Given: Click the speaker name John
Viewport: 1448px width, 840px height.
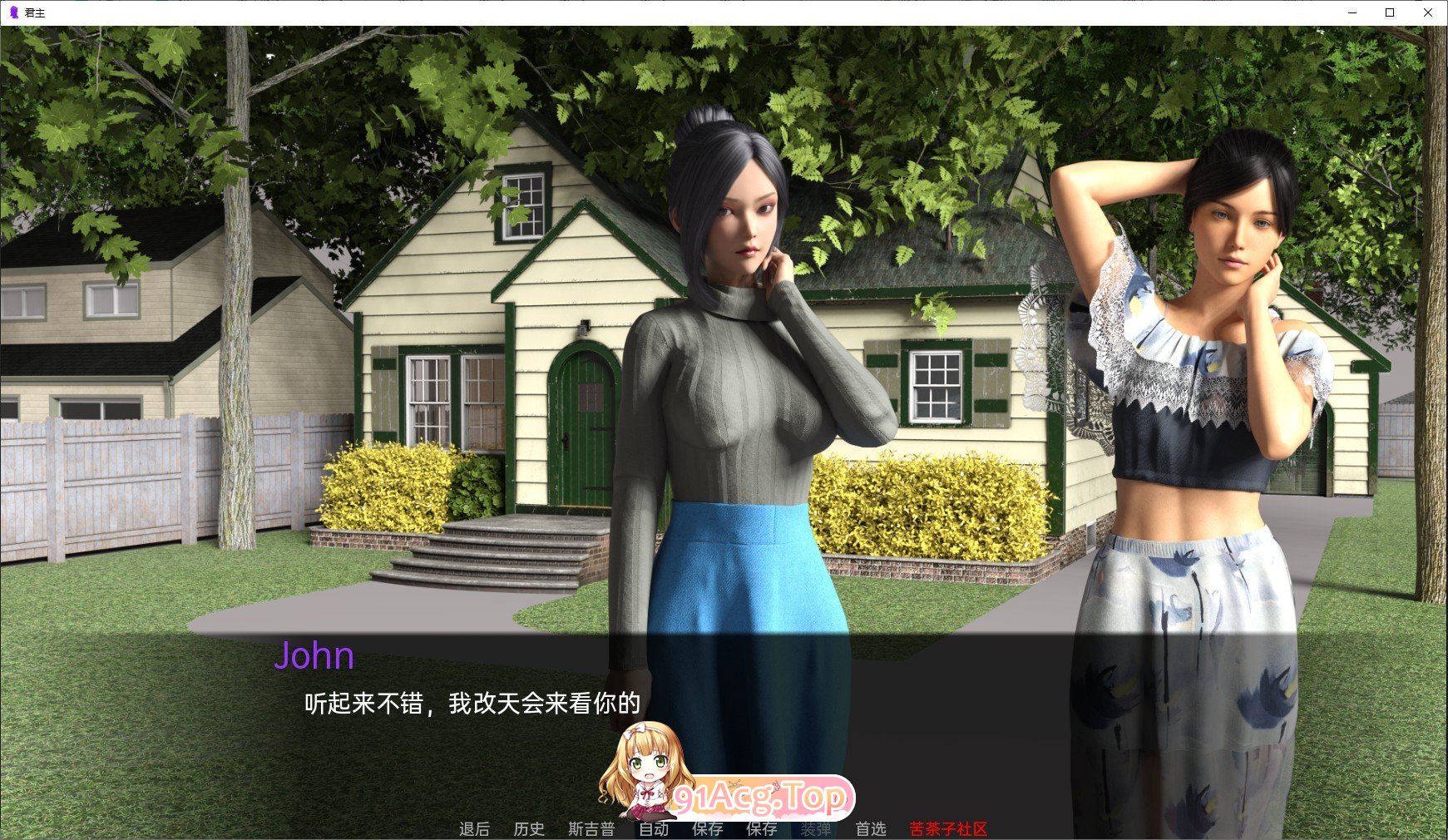Looking at the screenshot, I should (x=317, y=656).
